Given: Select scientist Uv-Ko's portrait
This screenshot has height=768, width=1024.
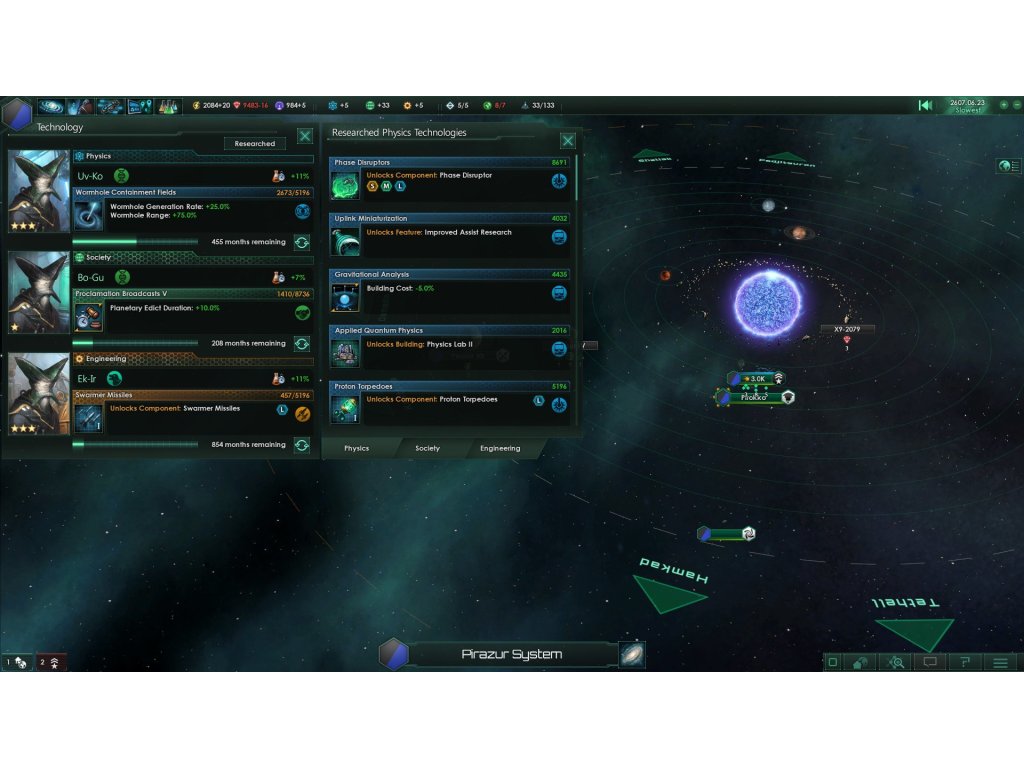Looking at the screenshot, I should tap(39, 190).
